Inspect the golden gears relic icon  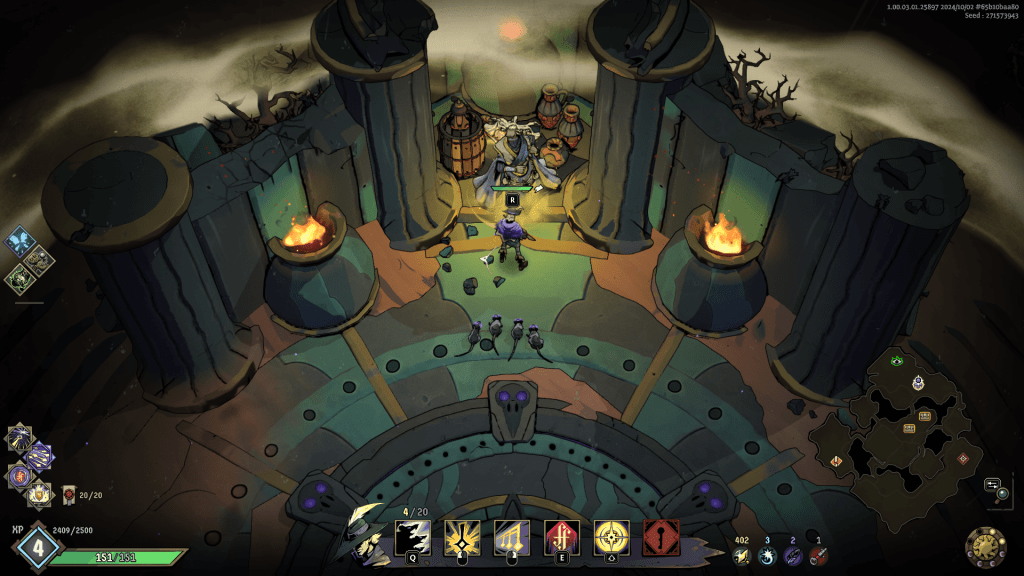coord(39,261)
